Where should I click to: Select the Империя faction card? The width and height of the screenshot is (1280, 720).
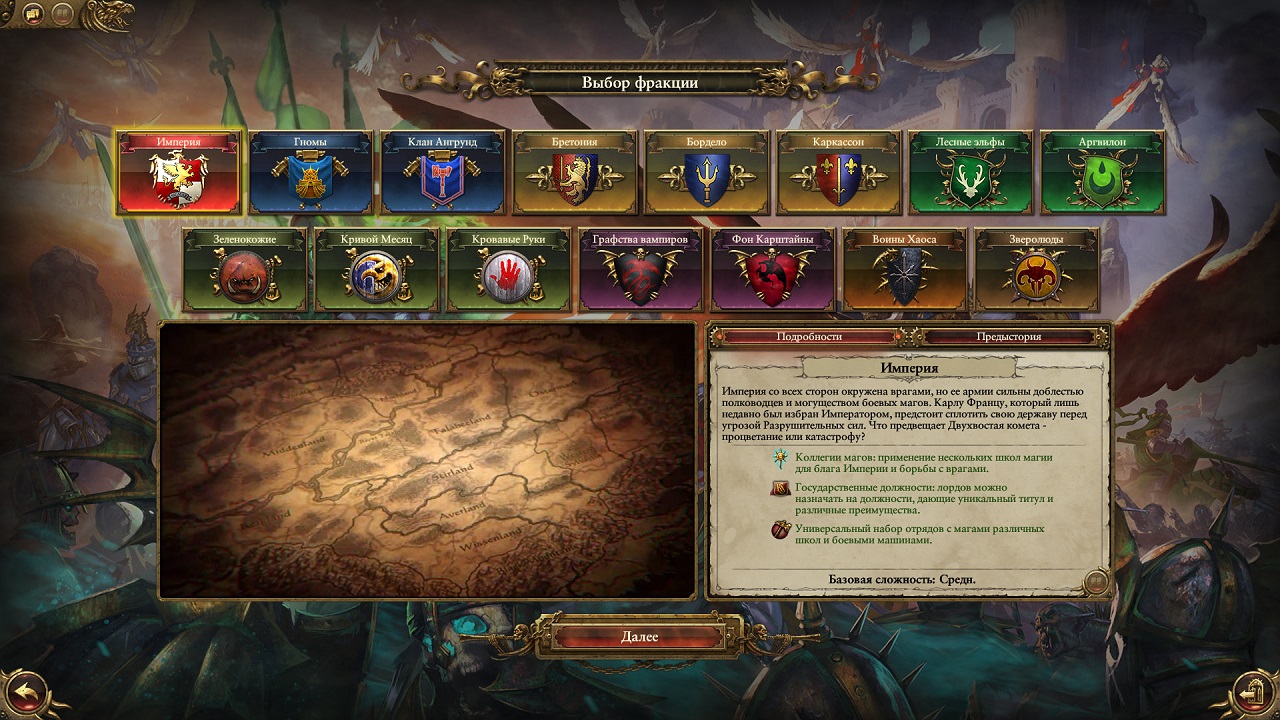click(179, 172)
